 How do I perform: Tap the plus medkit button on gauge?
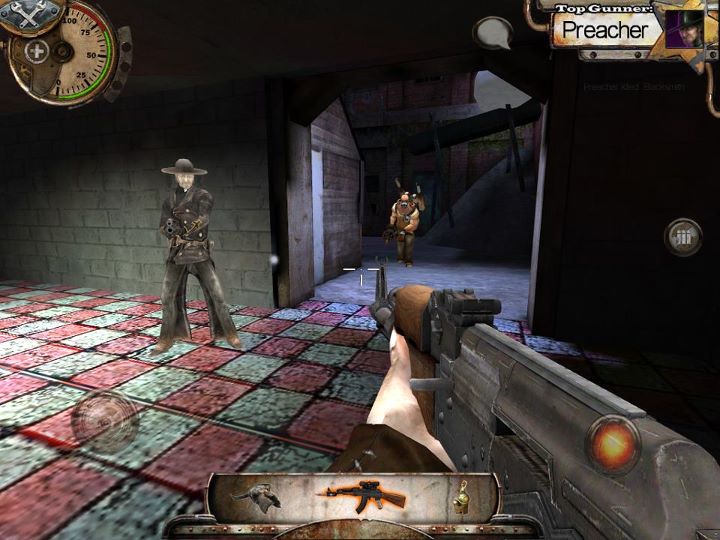pyautogui.click(x=36, y=51)
